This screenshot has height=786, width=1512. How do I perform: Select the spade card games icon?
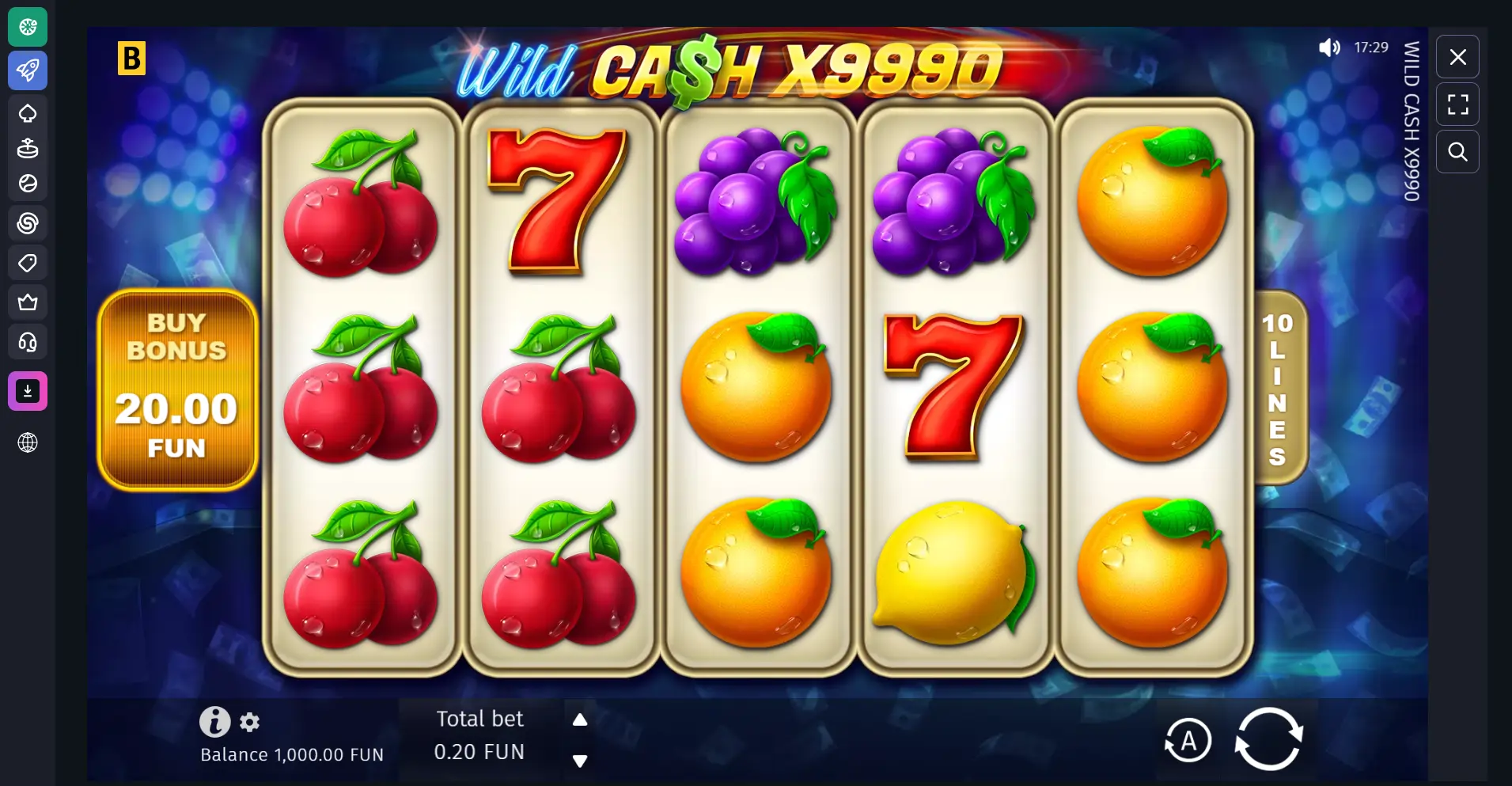point(28,113)
